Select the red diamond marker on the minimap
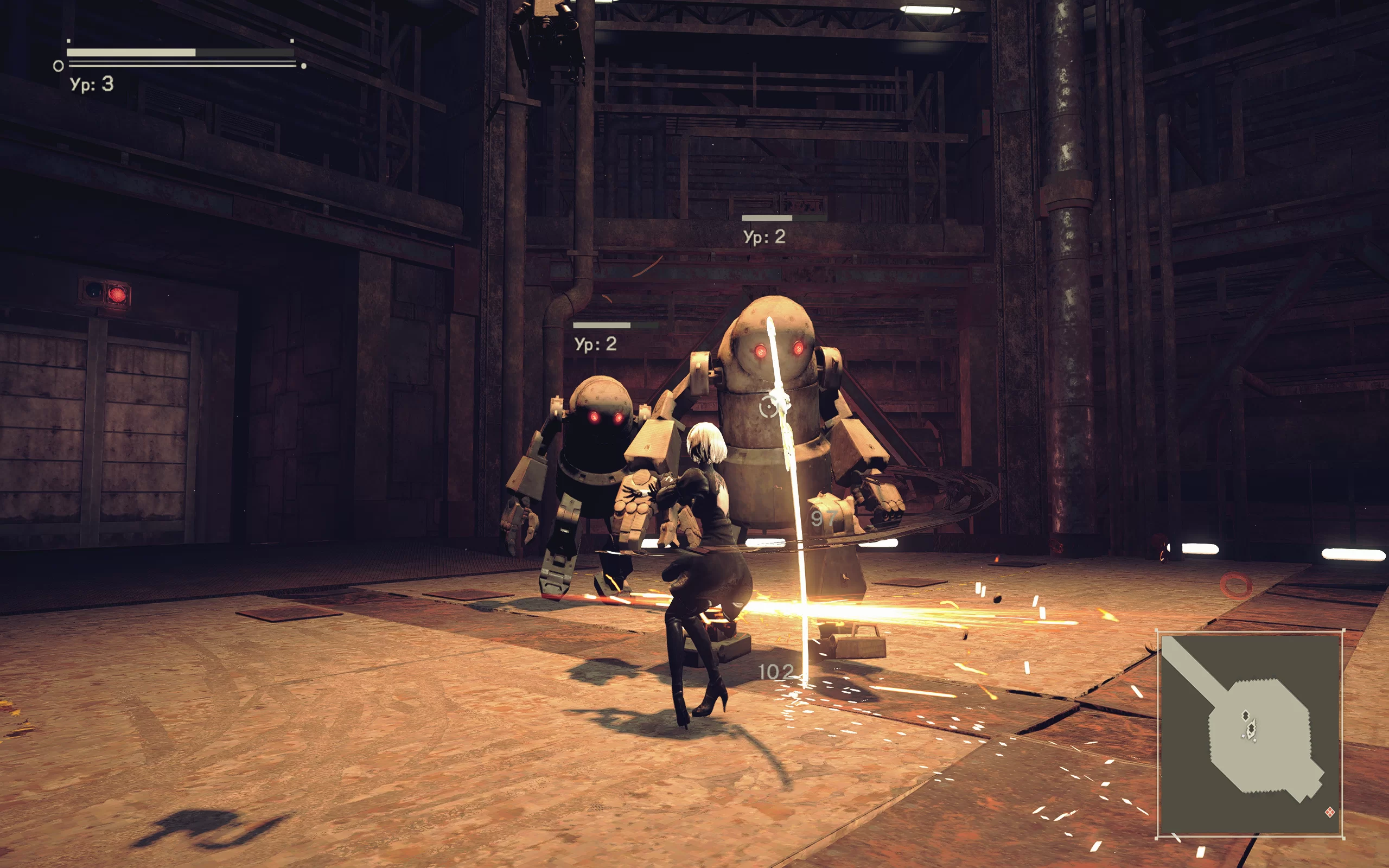 [1329, 812]
